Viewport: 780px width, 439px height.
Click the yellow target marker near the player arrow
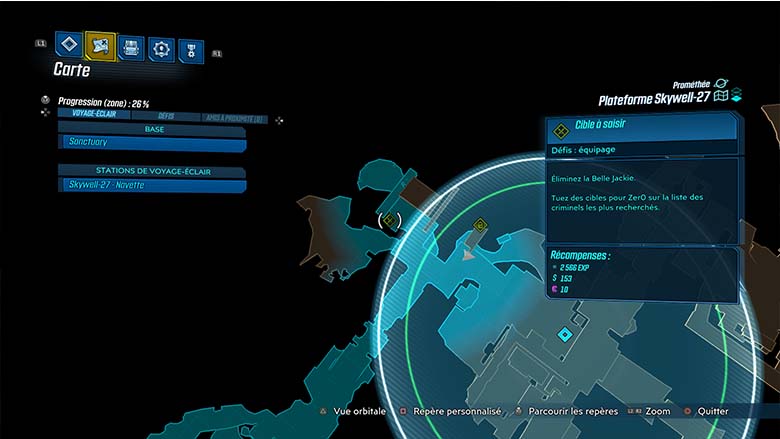480,226
